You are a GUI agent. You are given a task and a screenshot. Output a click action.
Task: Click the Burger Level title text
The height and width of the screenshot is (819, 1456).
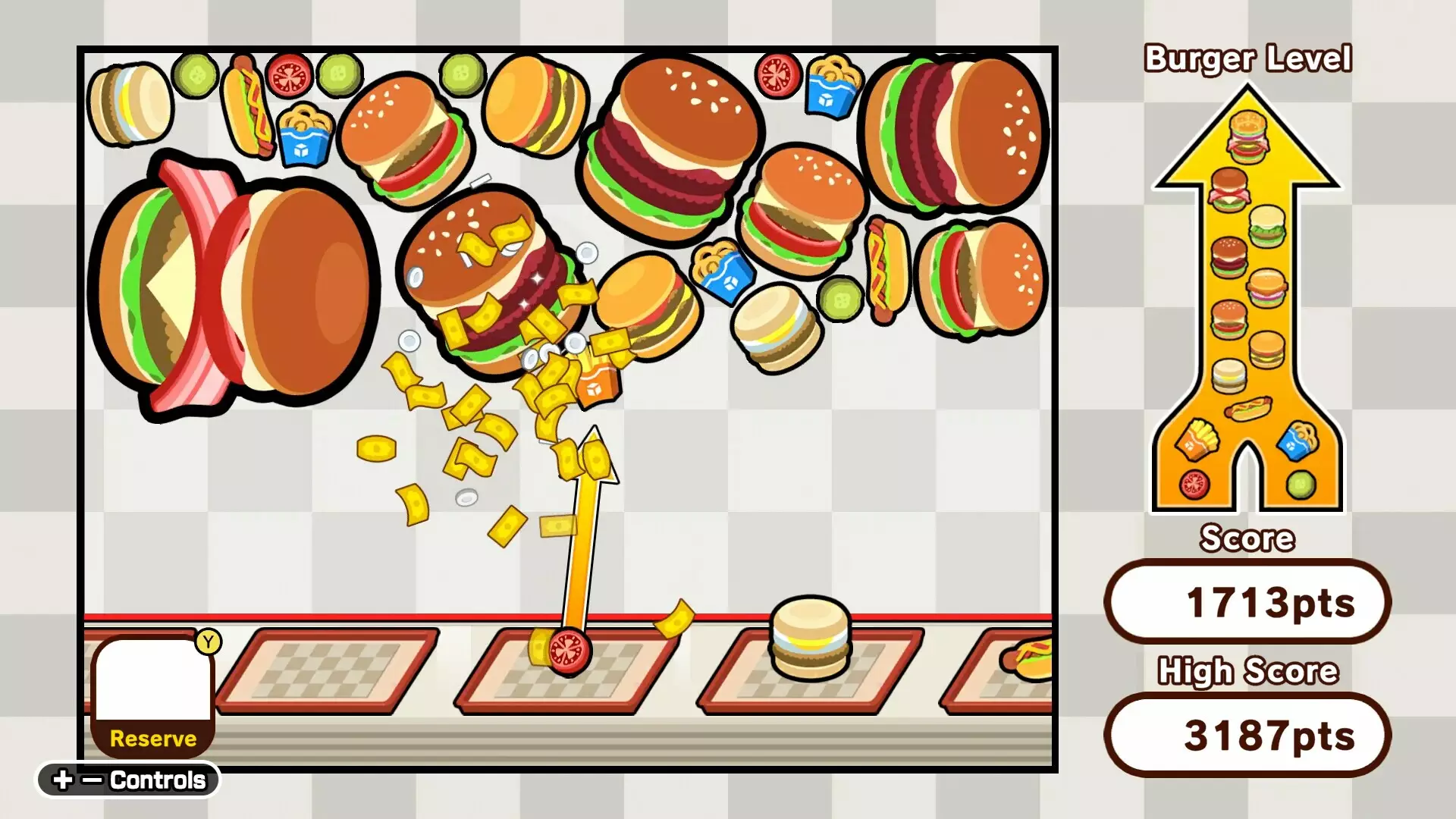tap(1247, 59)
